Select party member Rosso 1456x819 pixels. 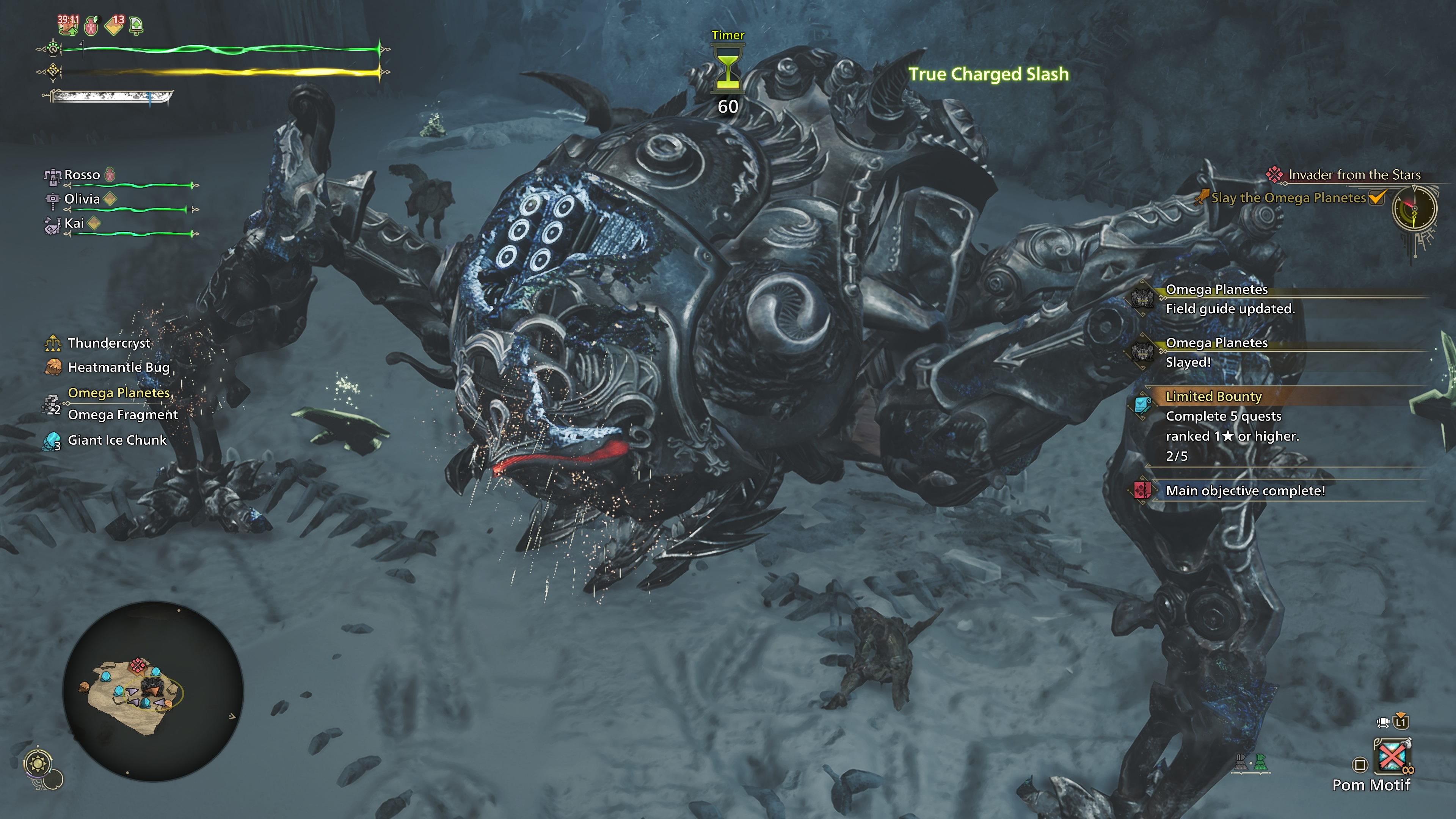(82, 175)
